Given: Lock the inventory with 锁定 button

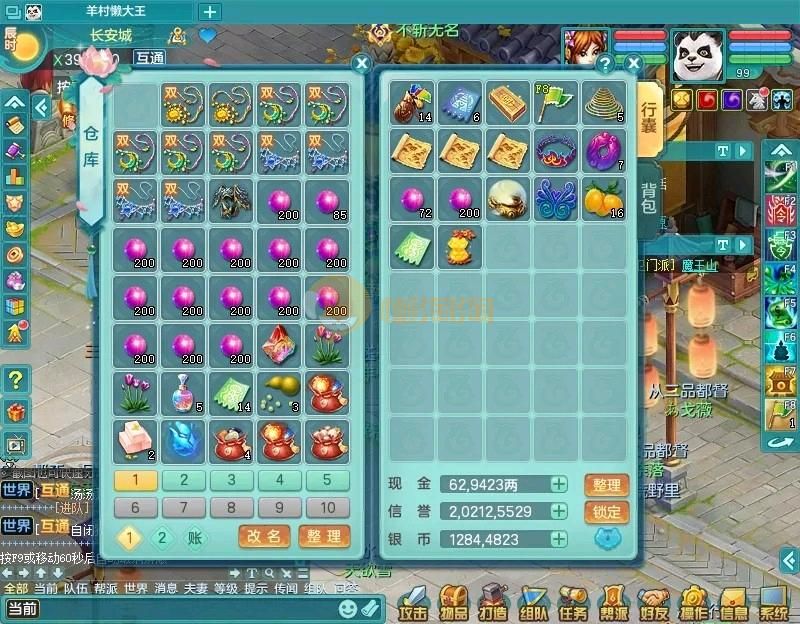Looking at the screenshot, I should click(x=607, y=512).
